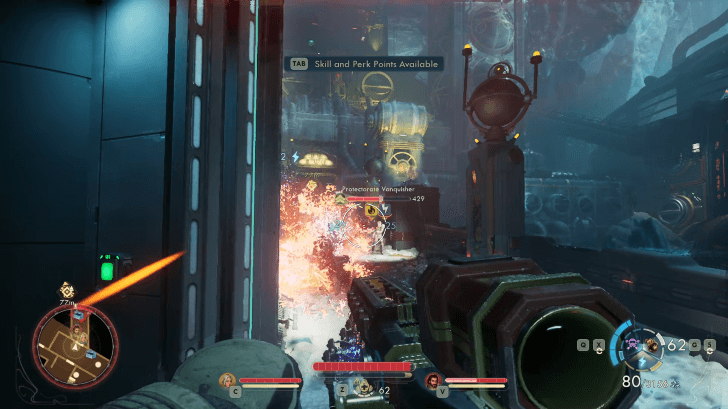Open the Skill and Perk Points notification
The image size is (728, 409).
[x=364, y=63]
